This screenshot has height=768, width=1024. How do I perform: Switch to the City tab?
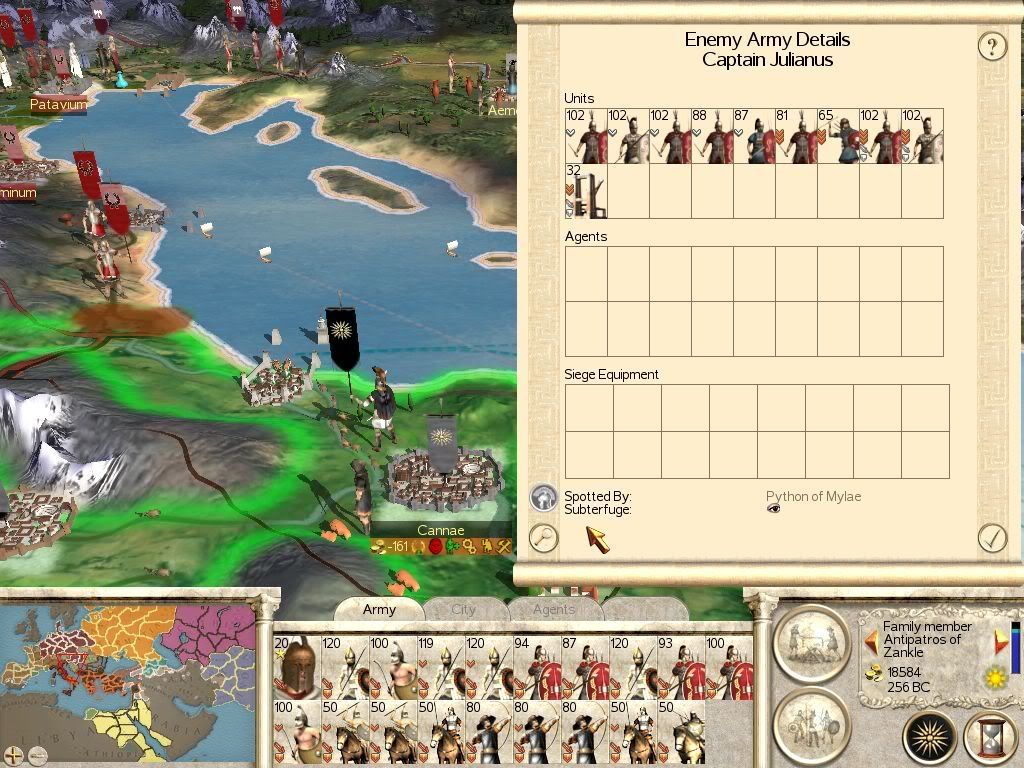pos(463,609)
